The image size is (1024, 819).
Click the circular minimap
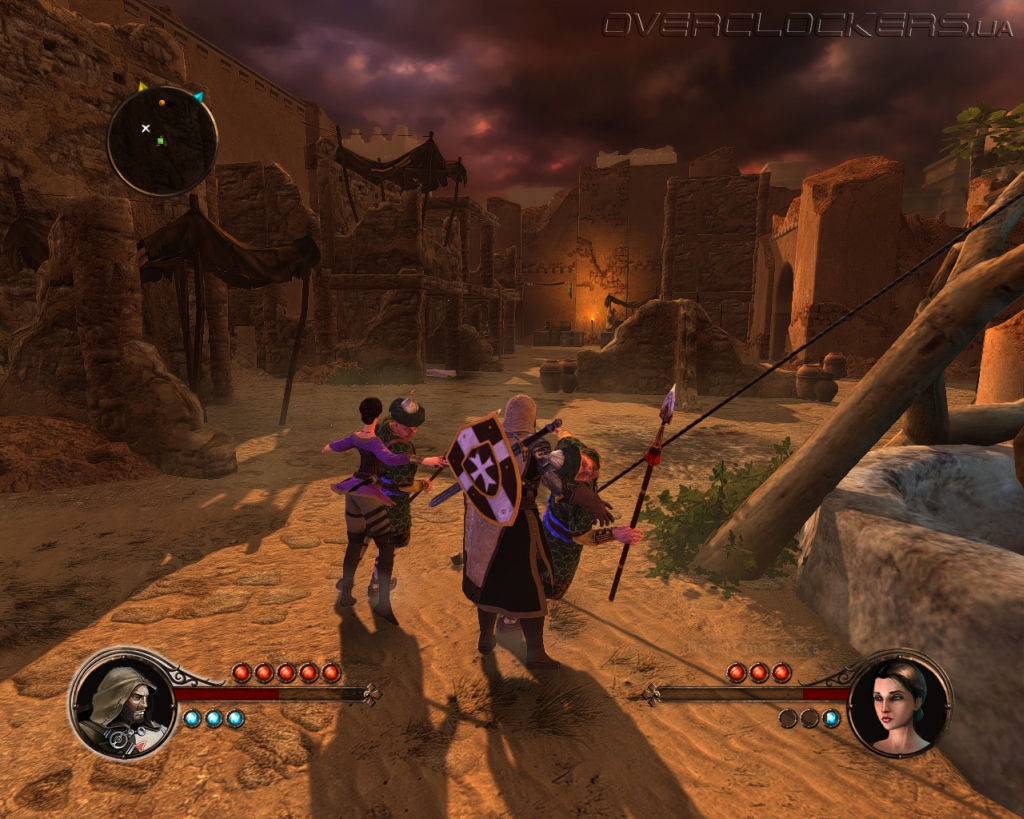click(162, 140)
